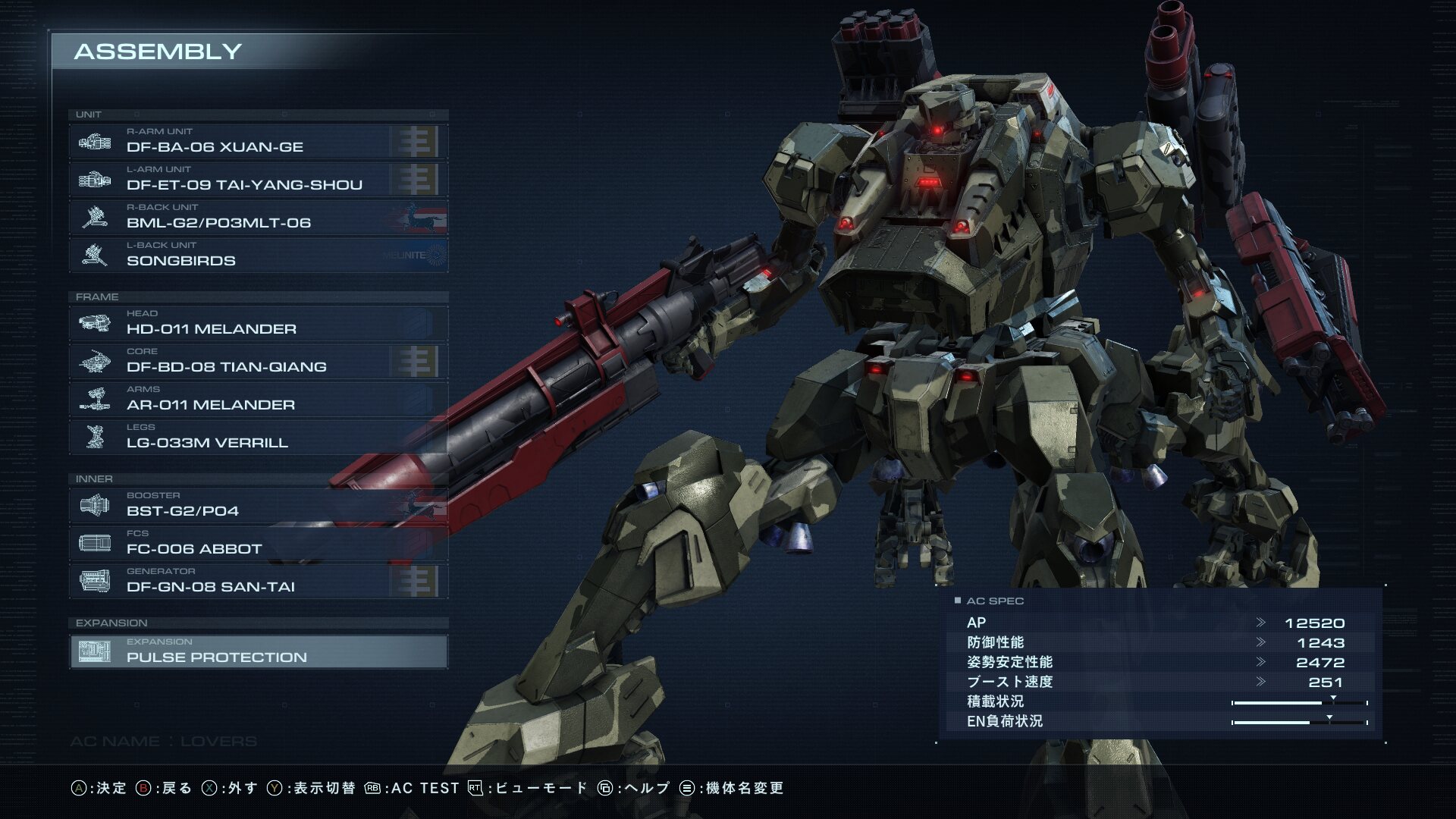Choose the LEGS slot LG-033M VERRILL
Viewport: 1456px width, 819px height.
click(258, 438)
